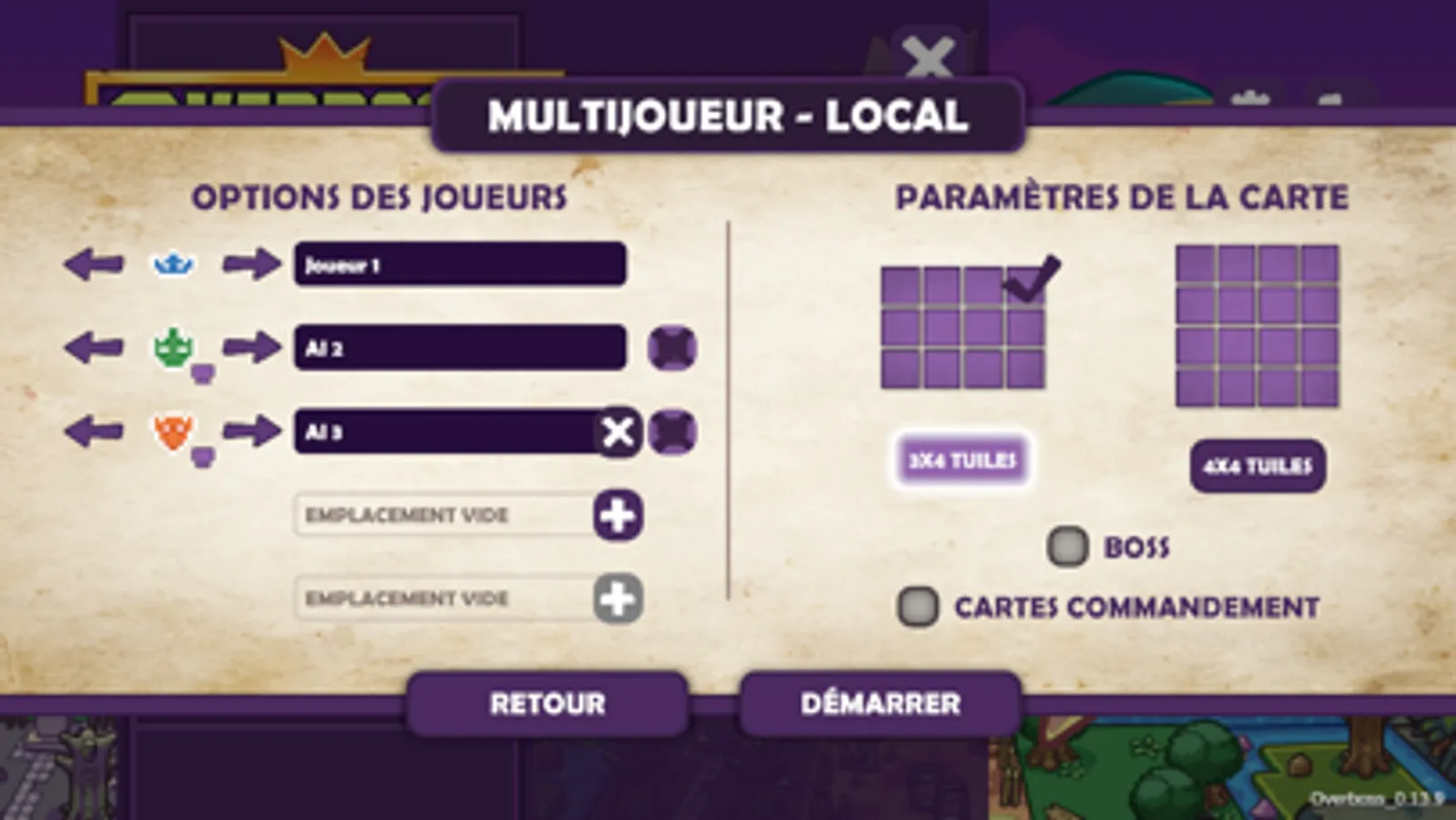
Task: Click RETOUR to go back
Action: coord(547,703)
